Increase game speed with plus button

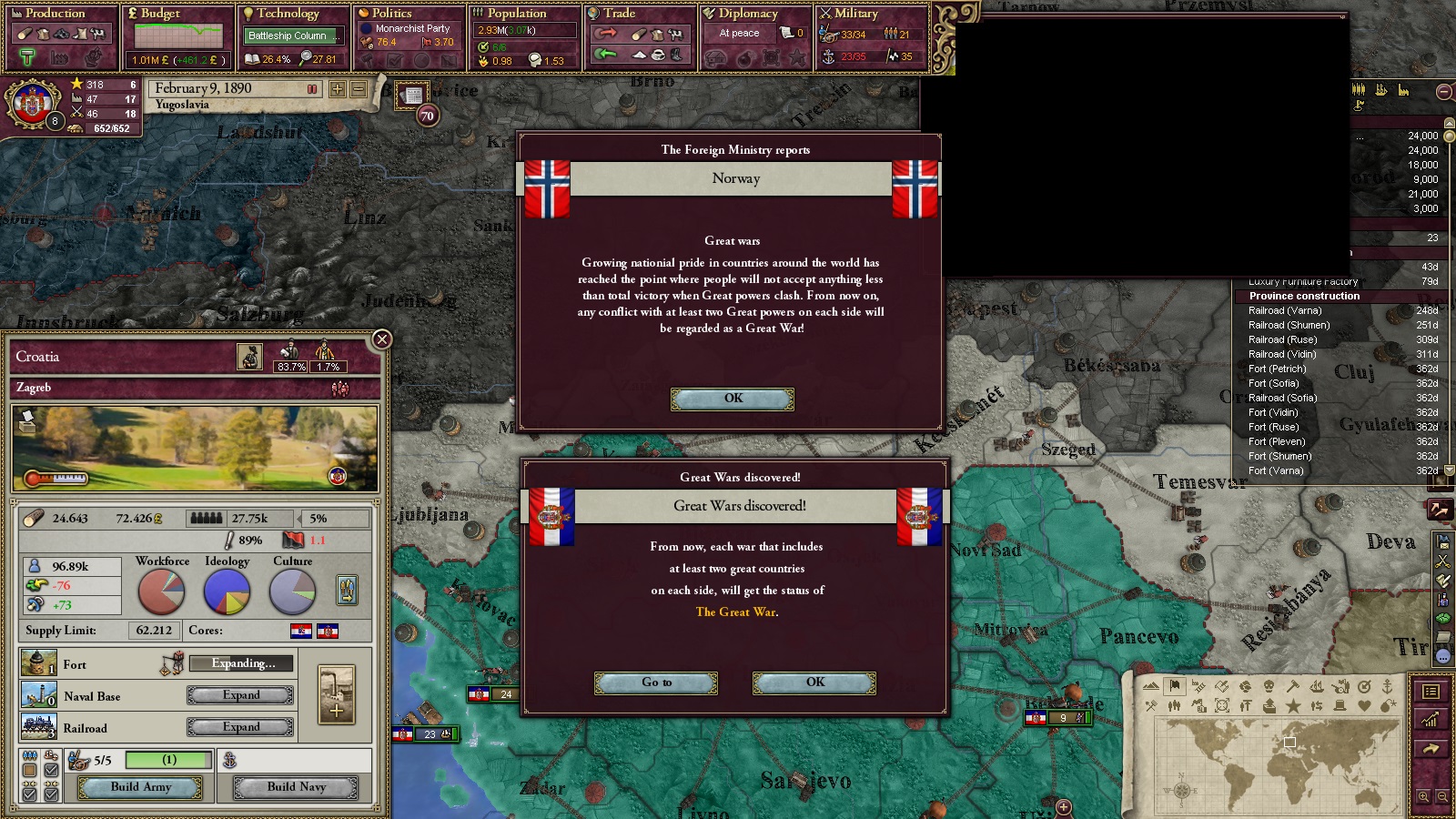pyautogui.click(x=338, y=89)
